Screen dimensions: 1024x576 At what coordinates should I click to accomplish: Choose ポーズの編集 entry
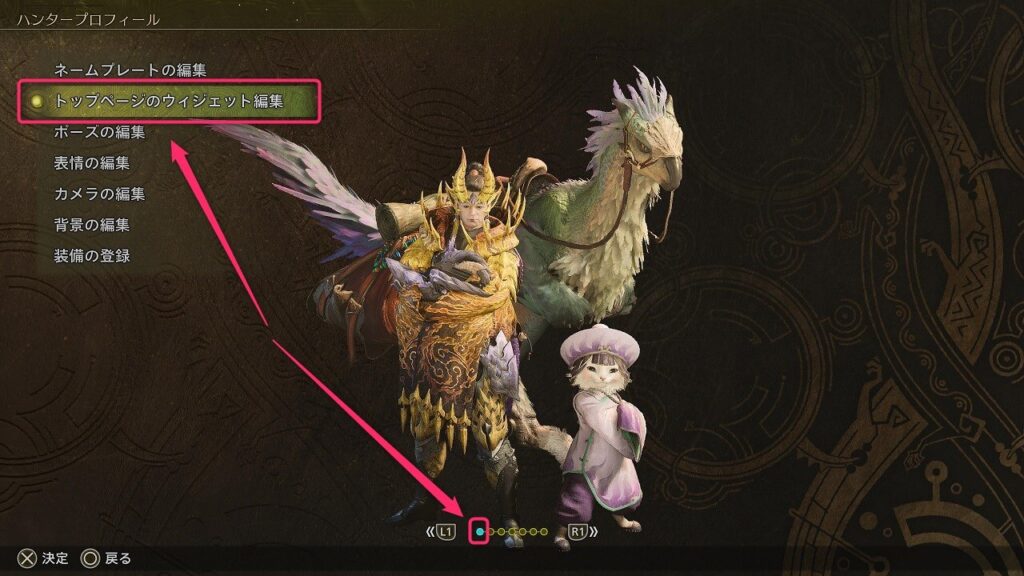click(x=99, y=132)
